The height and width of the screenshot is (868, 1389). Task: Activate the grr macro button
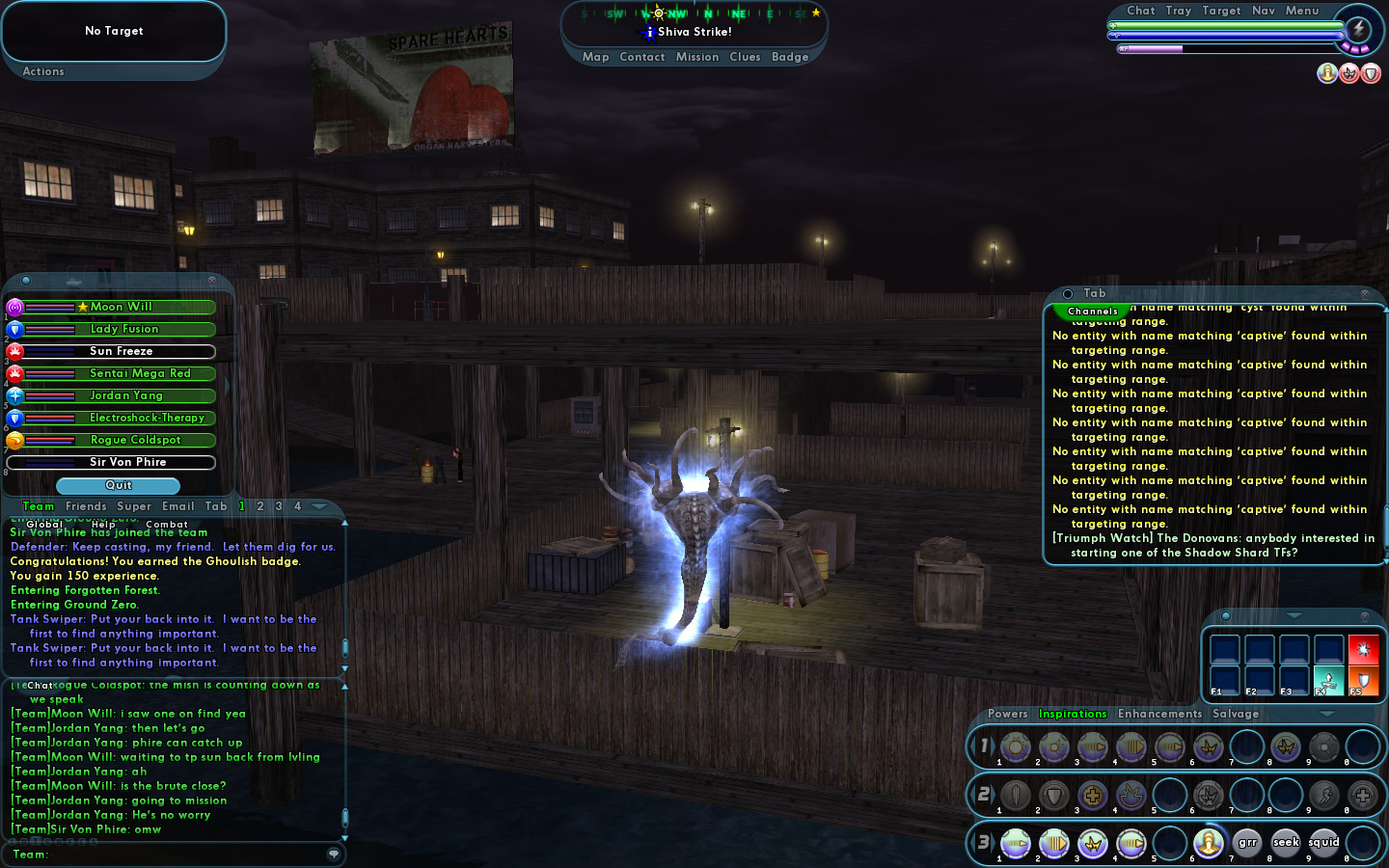tap(1247, 843)
